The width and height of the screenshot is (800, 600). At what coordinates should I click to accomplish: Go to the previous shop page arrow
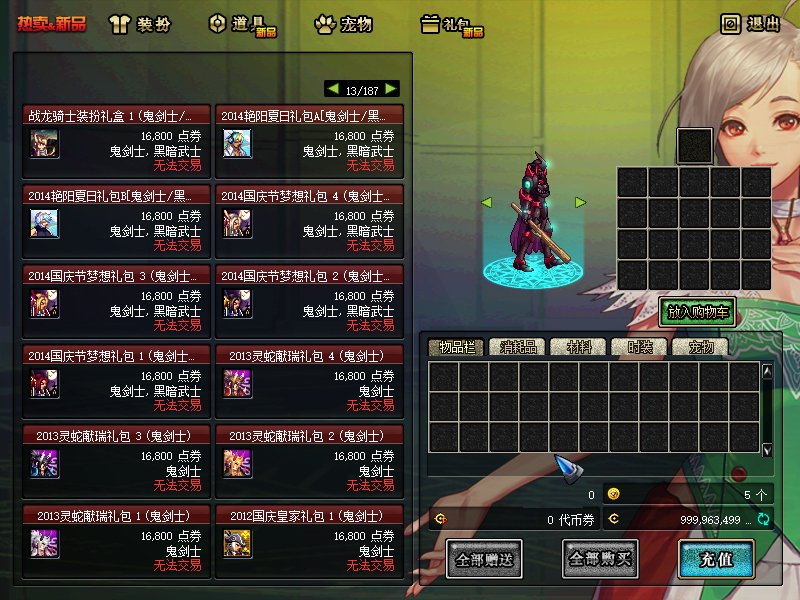[333, 89]
